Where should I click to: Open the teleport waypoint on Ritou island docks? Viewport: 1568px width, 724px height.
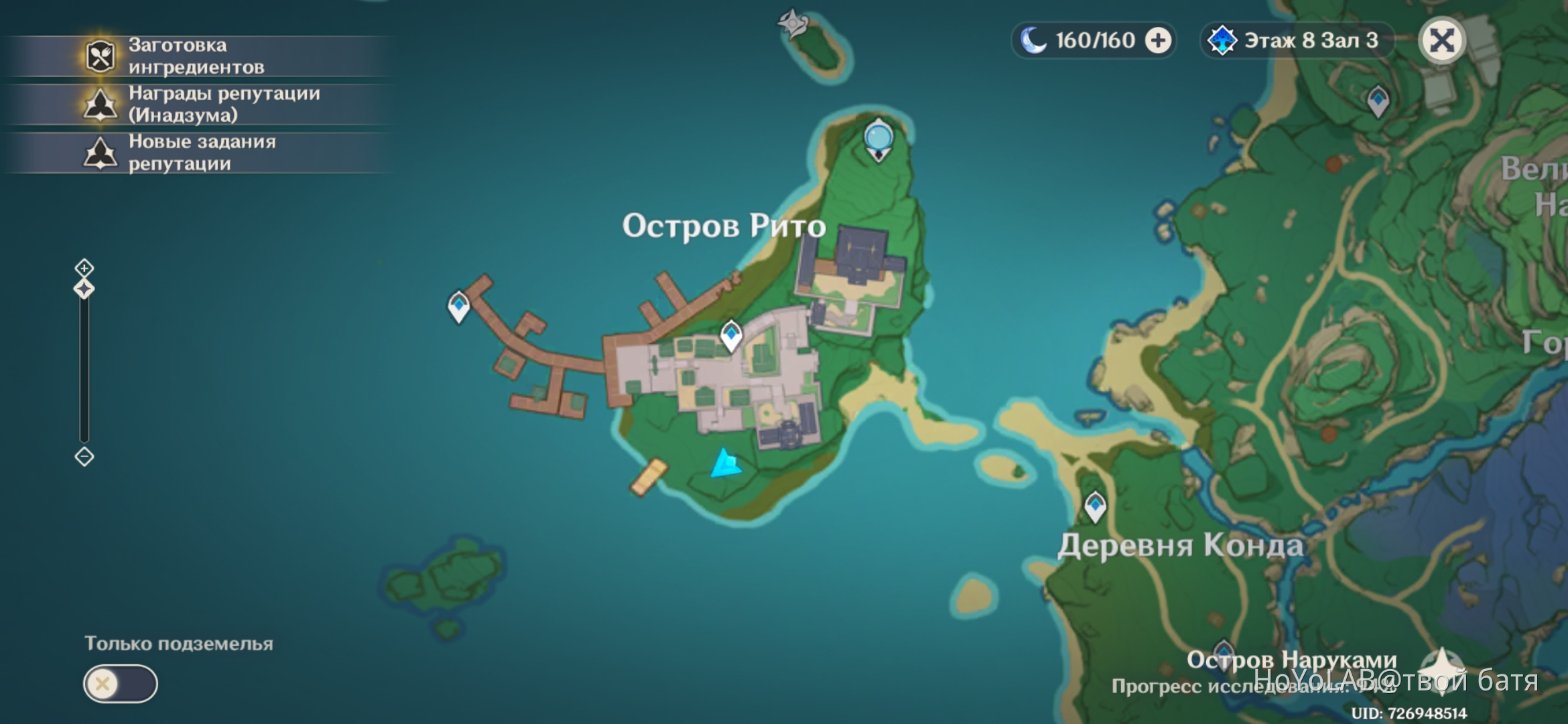click(x=458, y=305)
